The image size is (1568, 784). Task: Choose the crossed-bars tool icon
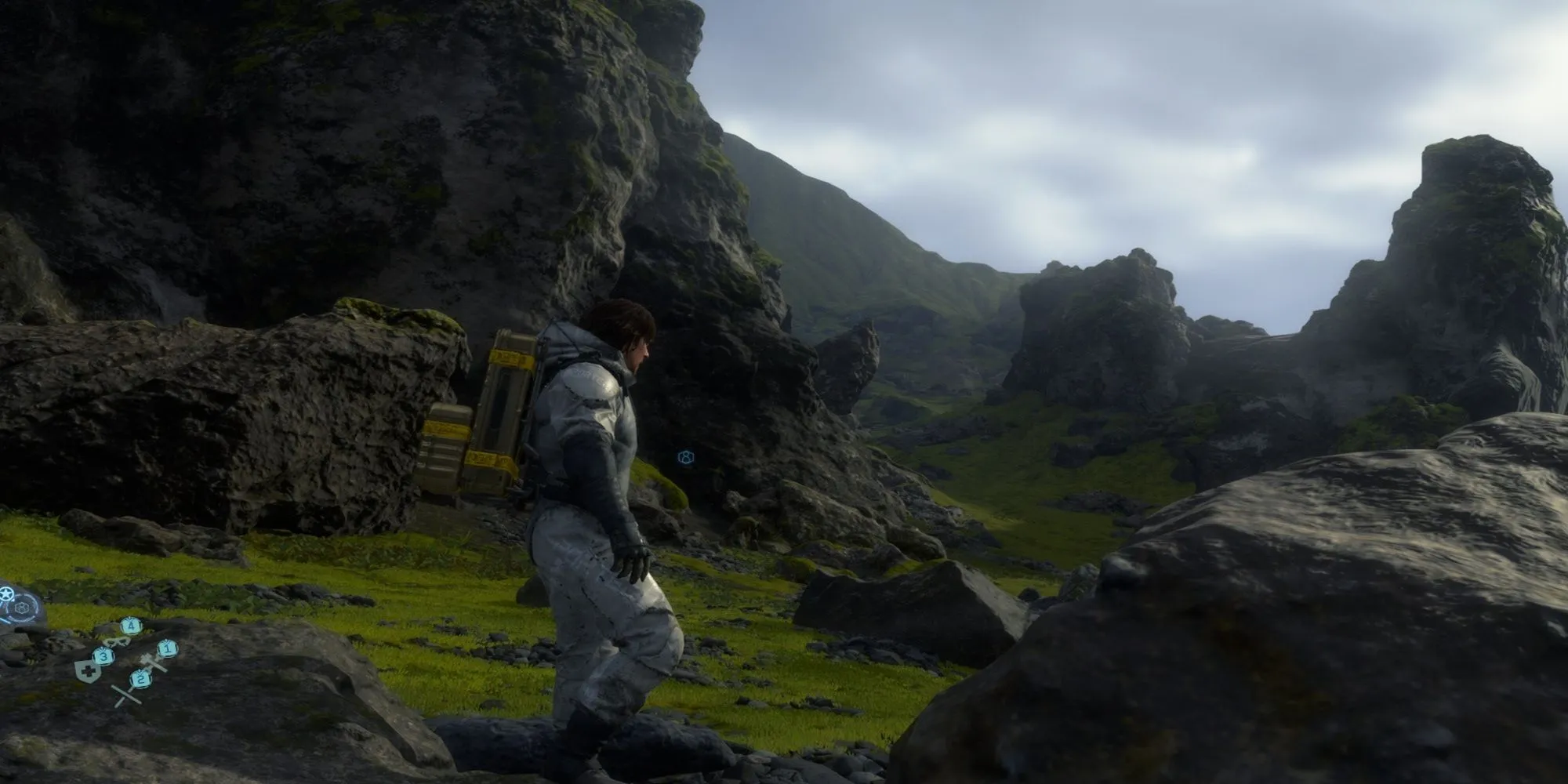pos(125,695)
